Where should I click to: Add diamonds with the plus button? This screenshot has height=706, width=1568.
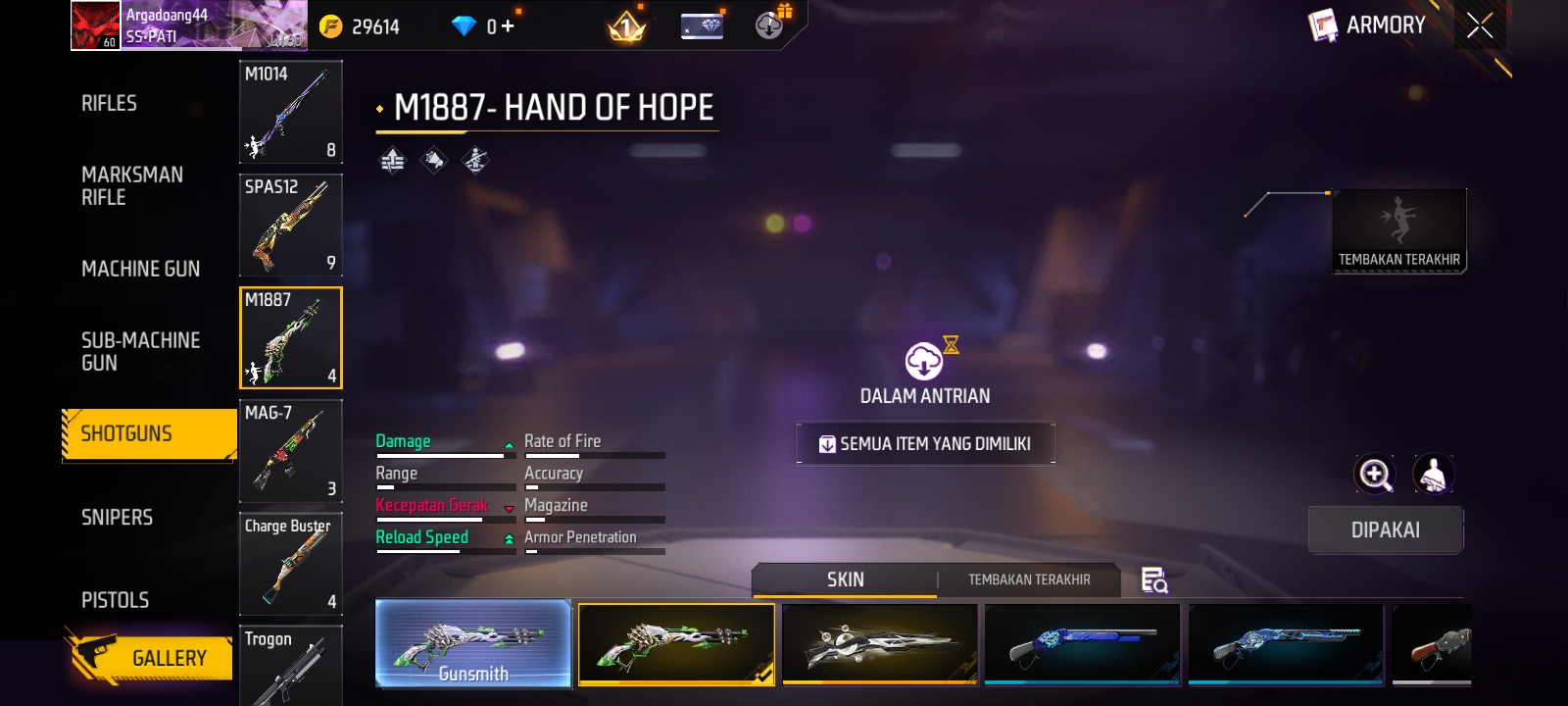point(507,26)
